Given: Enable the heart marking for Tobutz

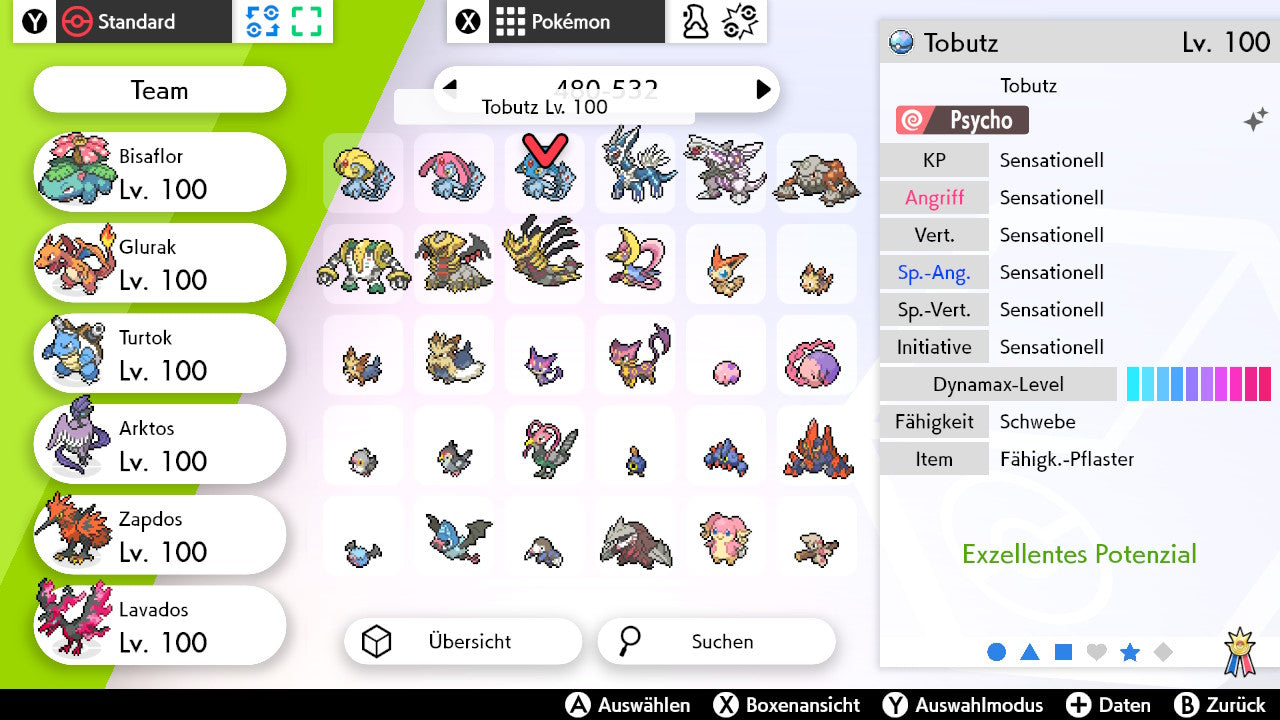Looking at the screenshot, I should (1097, 651).
